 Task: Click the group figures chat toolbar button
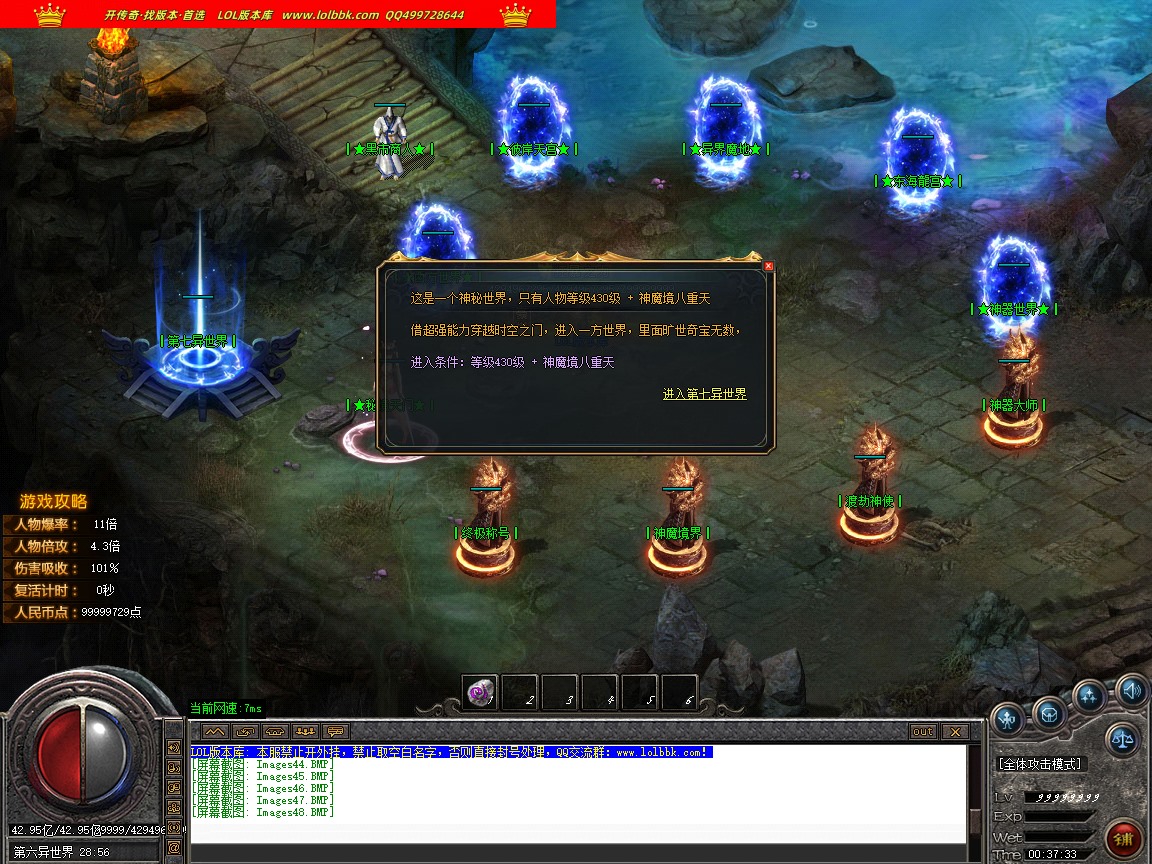click(x=305, y=731)
